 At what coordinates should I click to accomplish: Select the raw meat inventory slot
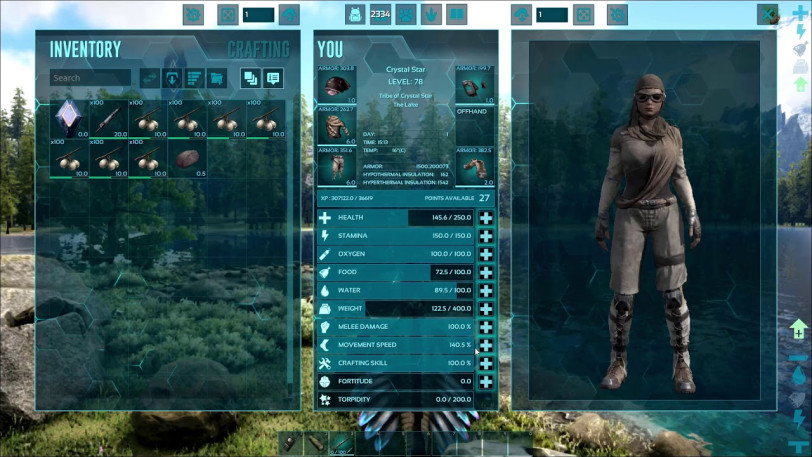186,158
